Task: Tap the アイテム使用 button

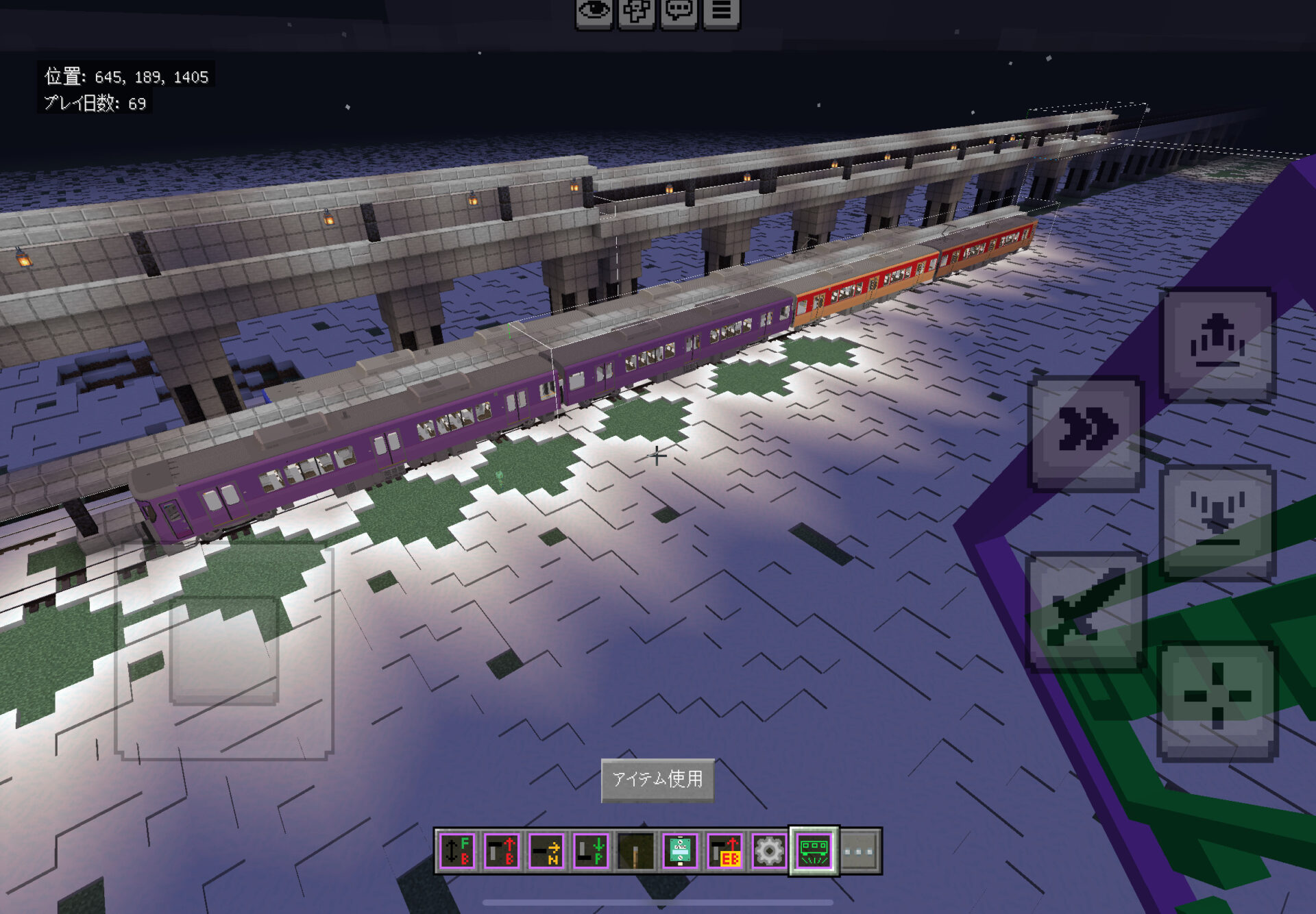Action: tap(657, 779)
